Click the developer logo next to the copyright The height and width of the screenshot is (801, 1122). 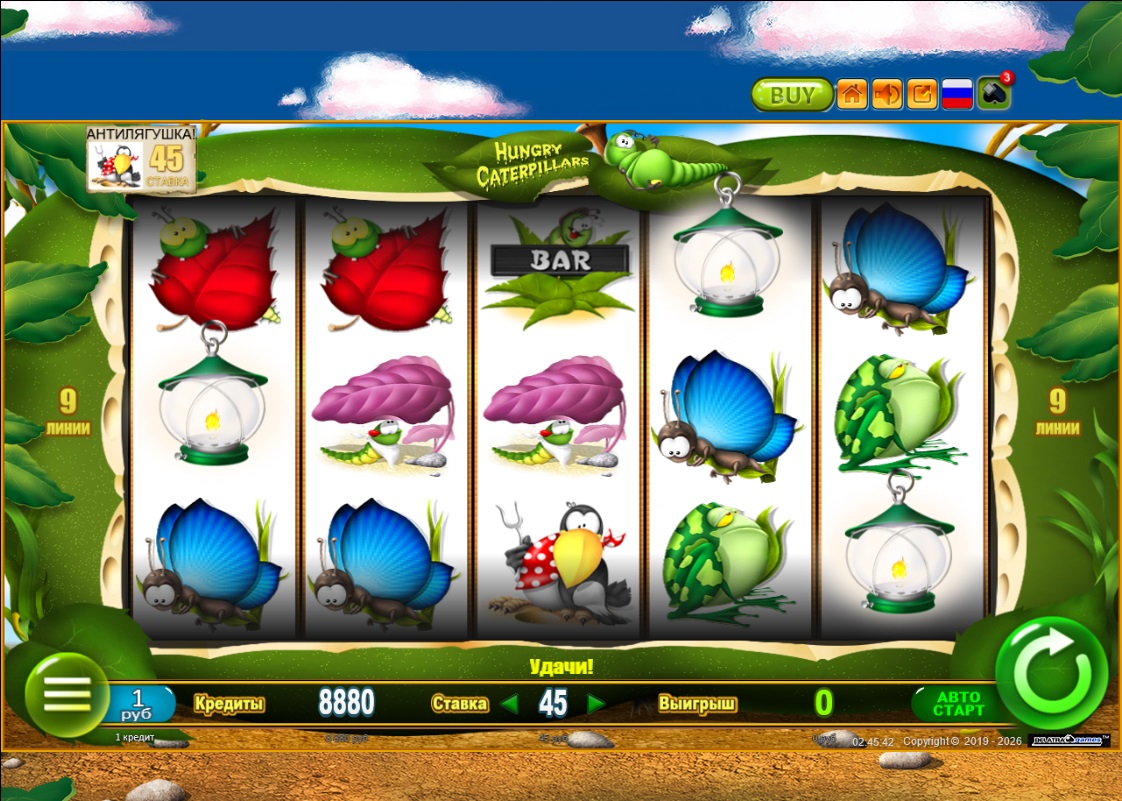pos(1068,741)
